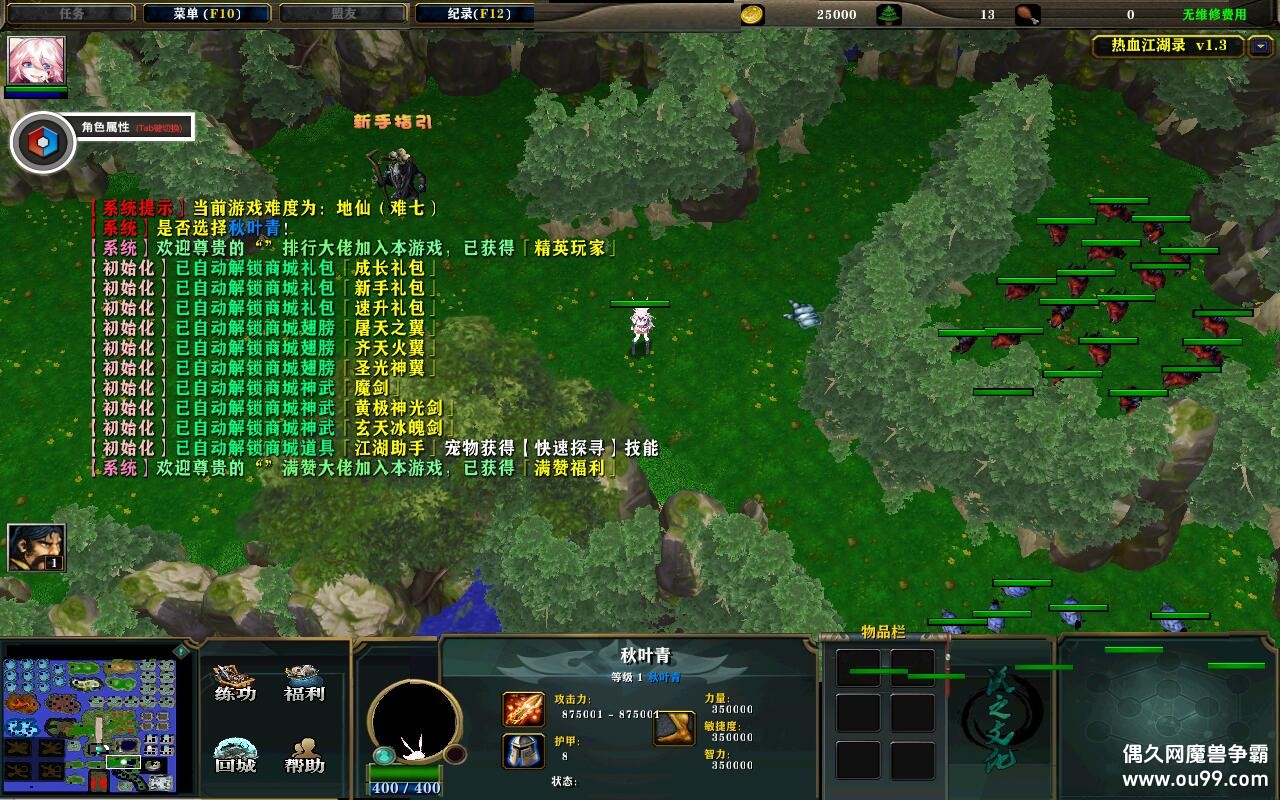This screenshot has width=1280, height=800.
Task: Click the hero attributes boot icon
Action: pyautogui.click(x=674, y=728)
